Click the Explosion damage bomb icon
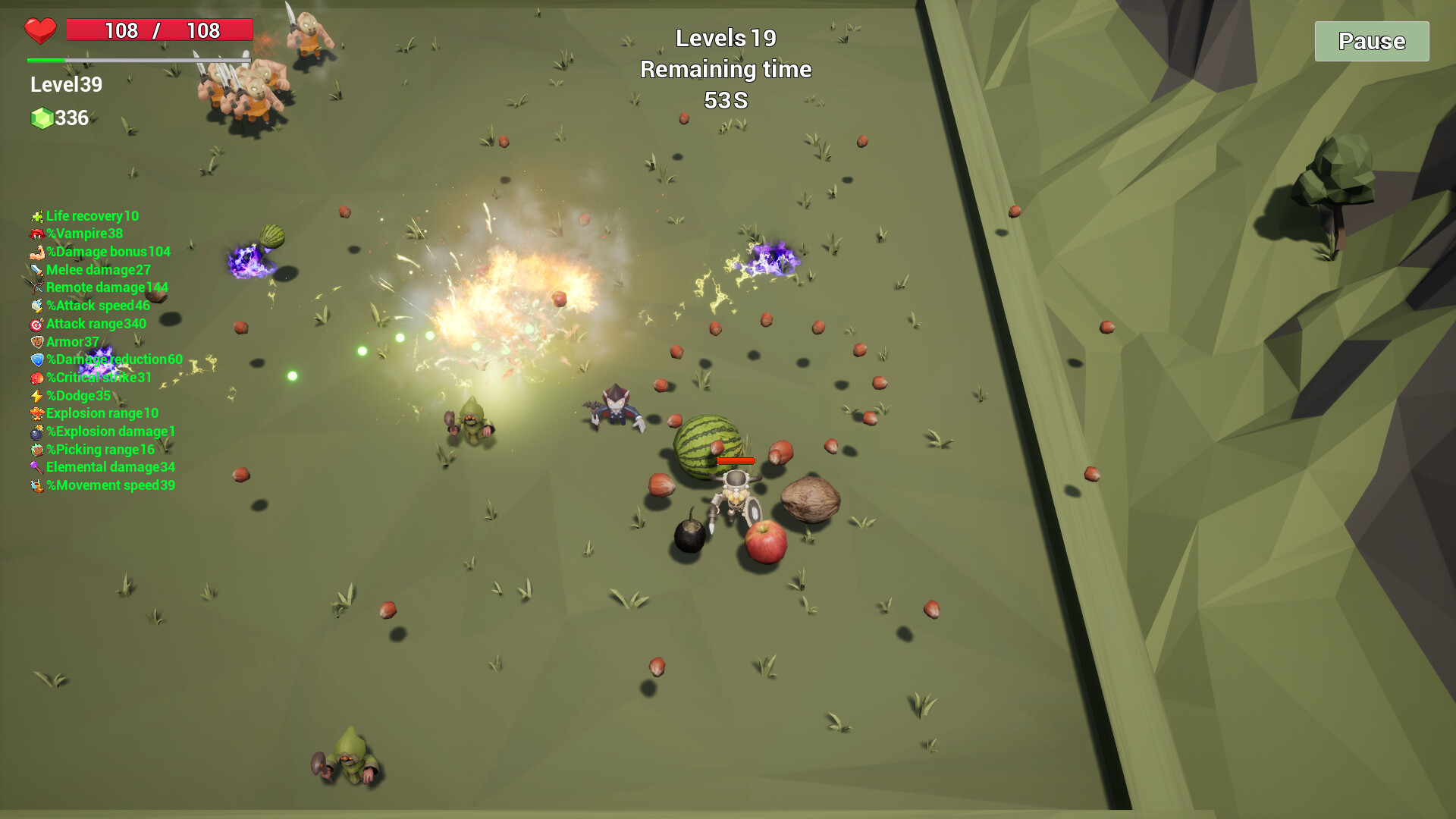Viewport: 1456px width, 819px height. 36,431
